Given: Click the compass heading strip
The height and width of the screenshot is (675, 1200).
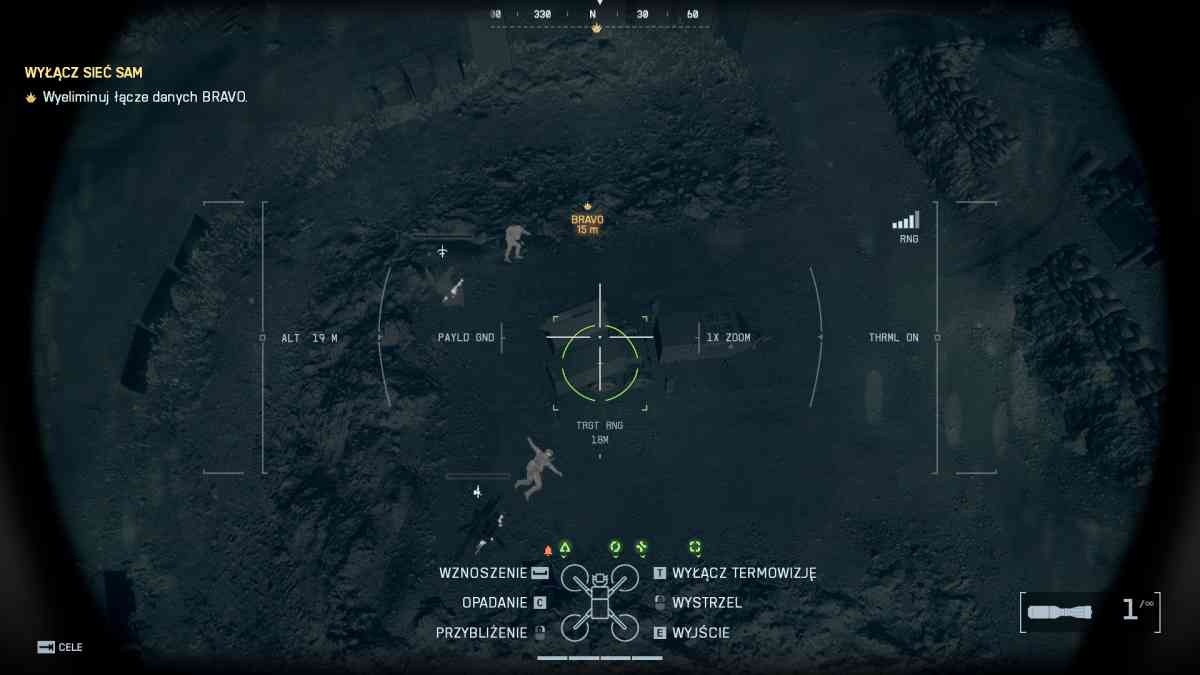Looking at the screenshot, I should 599,15.
